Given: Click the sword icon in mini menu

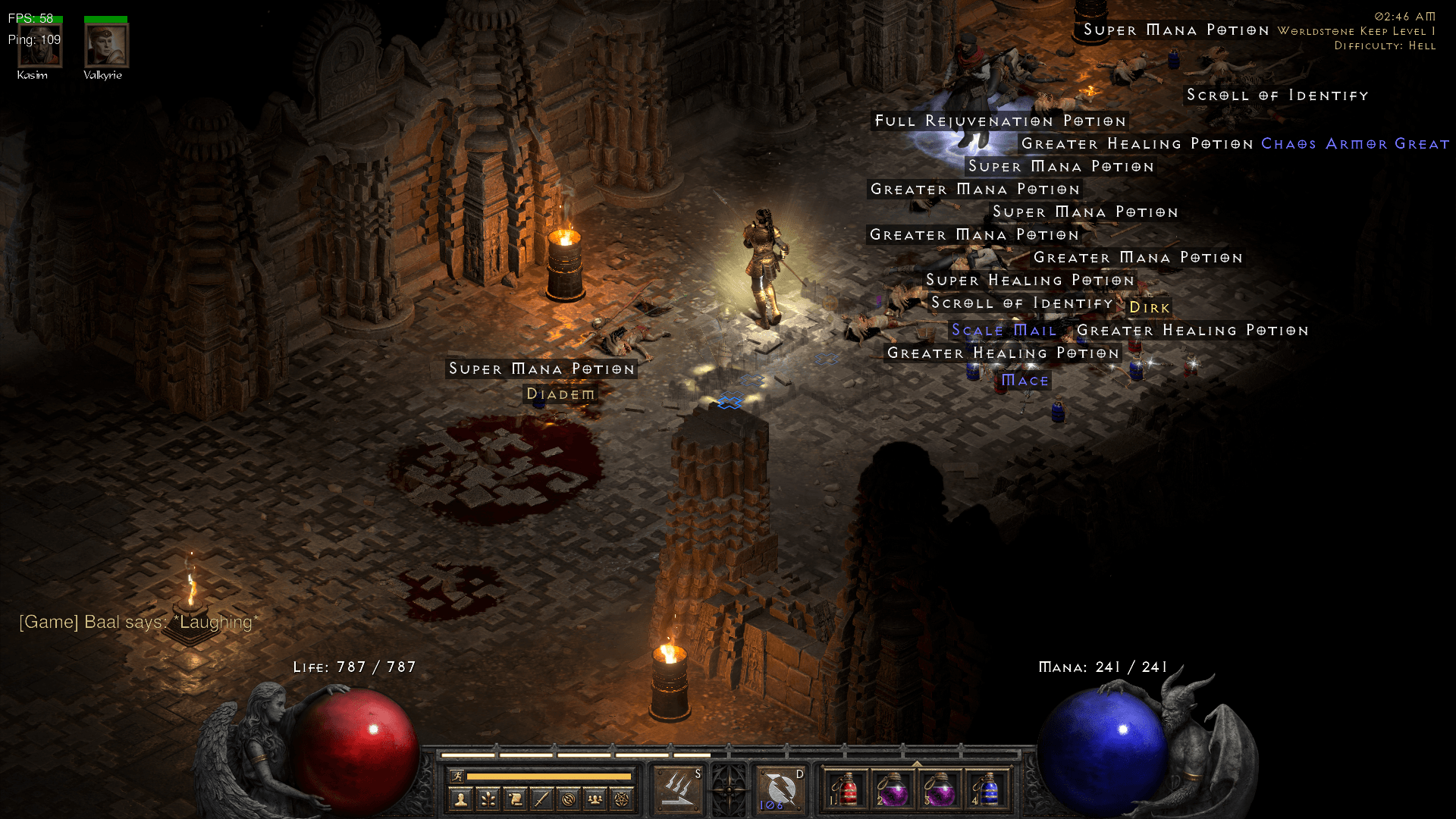Looking at the screenshot, I should [x=541, y=799].
